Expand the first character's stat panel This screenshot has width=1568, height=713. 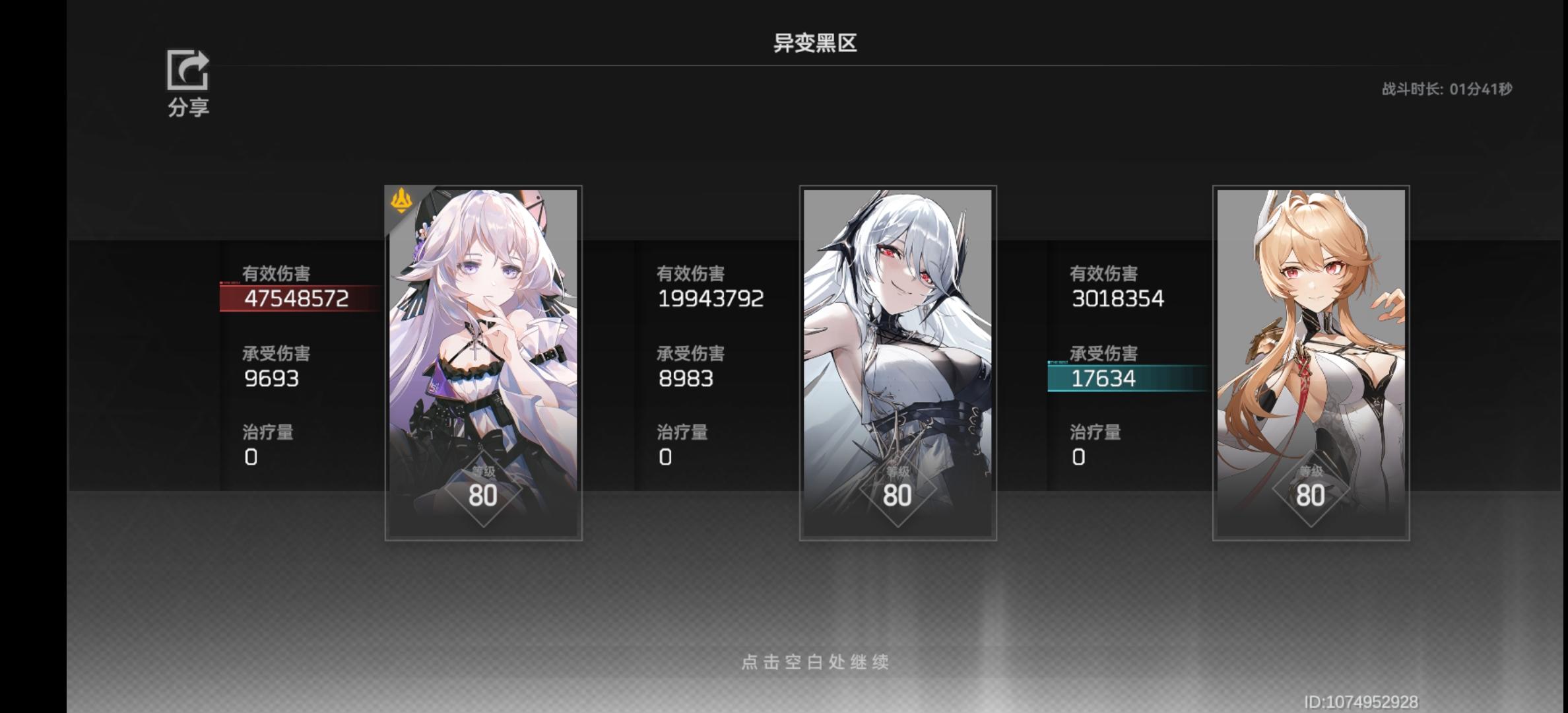point(297,363)
